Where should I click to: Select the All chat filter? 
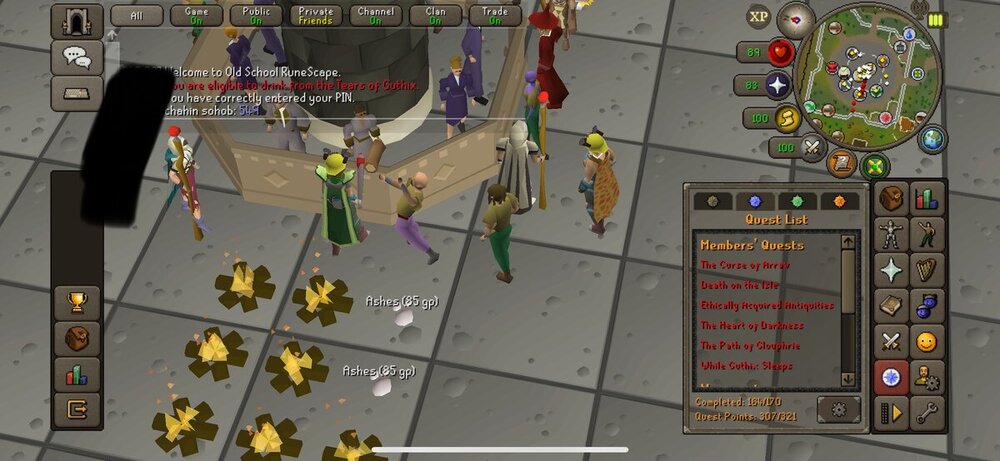(137, 15)
